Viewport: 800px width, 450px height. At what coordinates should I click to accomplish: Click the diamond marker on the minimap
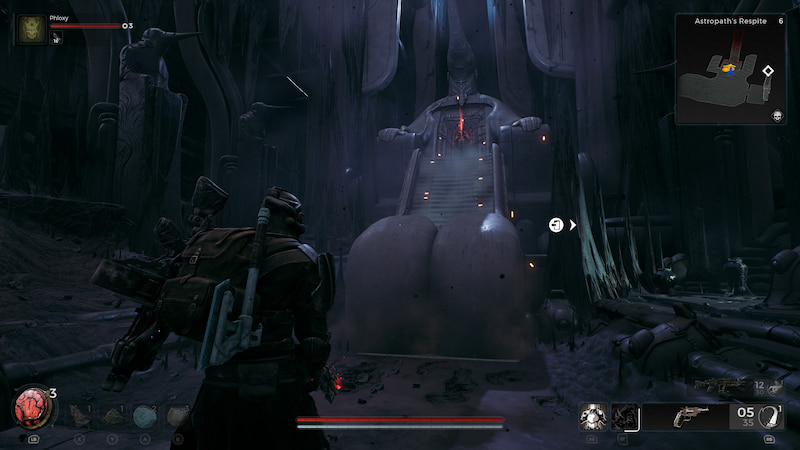click(767, 71)
